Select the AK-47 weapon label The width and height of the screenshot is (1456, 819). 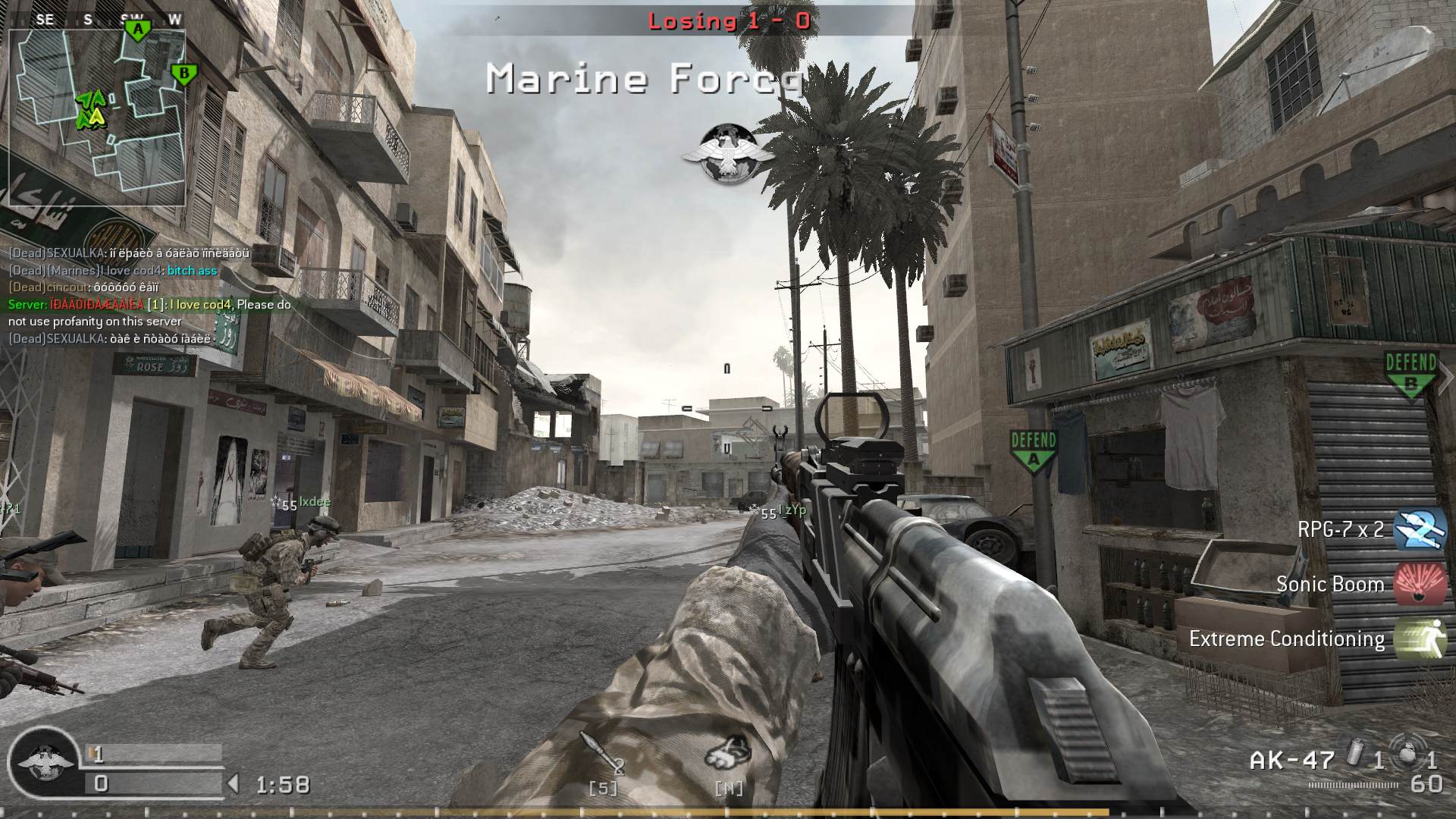point(1291,760)
